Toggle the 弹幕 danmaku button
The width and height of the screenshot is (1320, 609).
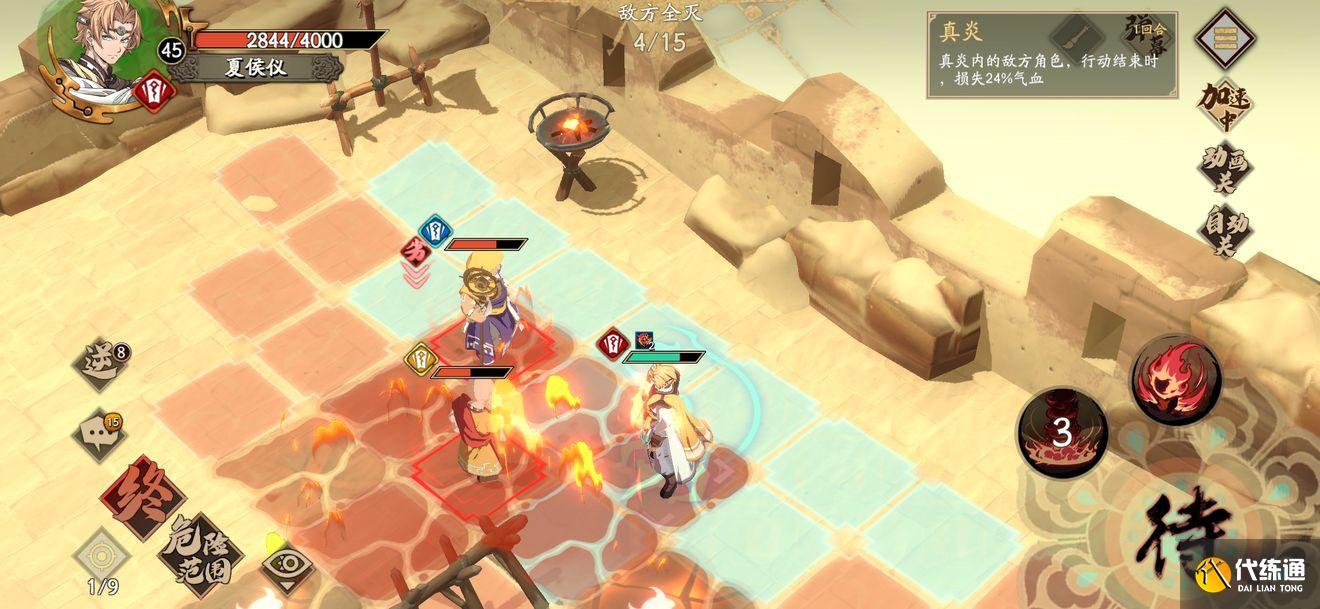pyautogui.click(x=1148, y=34)
